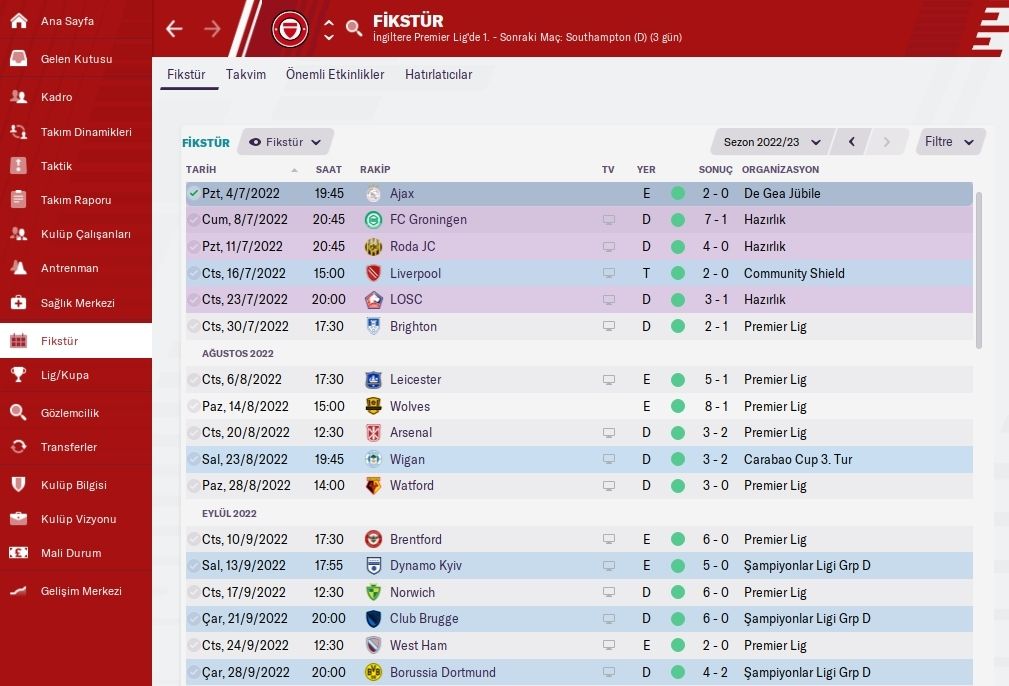Go to the previous season arrow
The height and width of the screenshot is (686, 1009).
[x=851, y=142]
